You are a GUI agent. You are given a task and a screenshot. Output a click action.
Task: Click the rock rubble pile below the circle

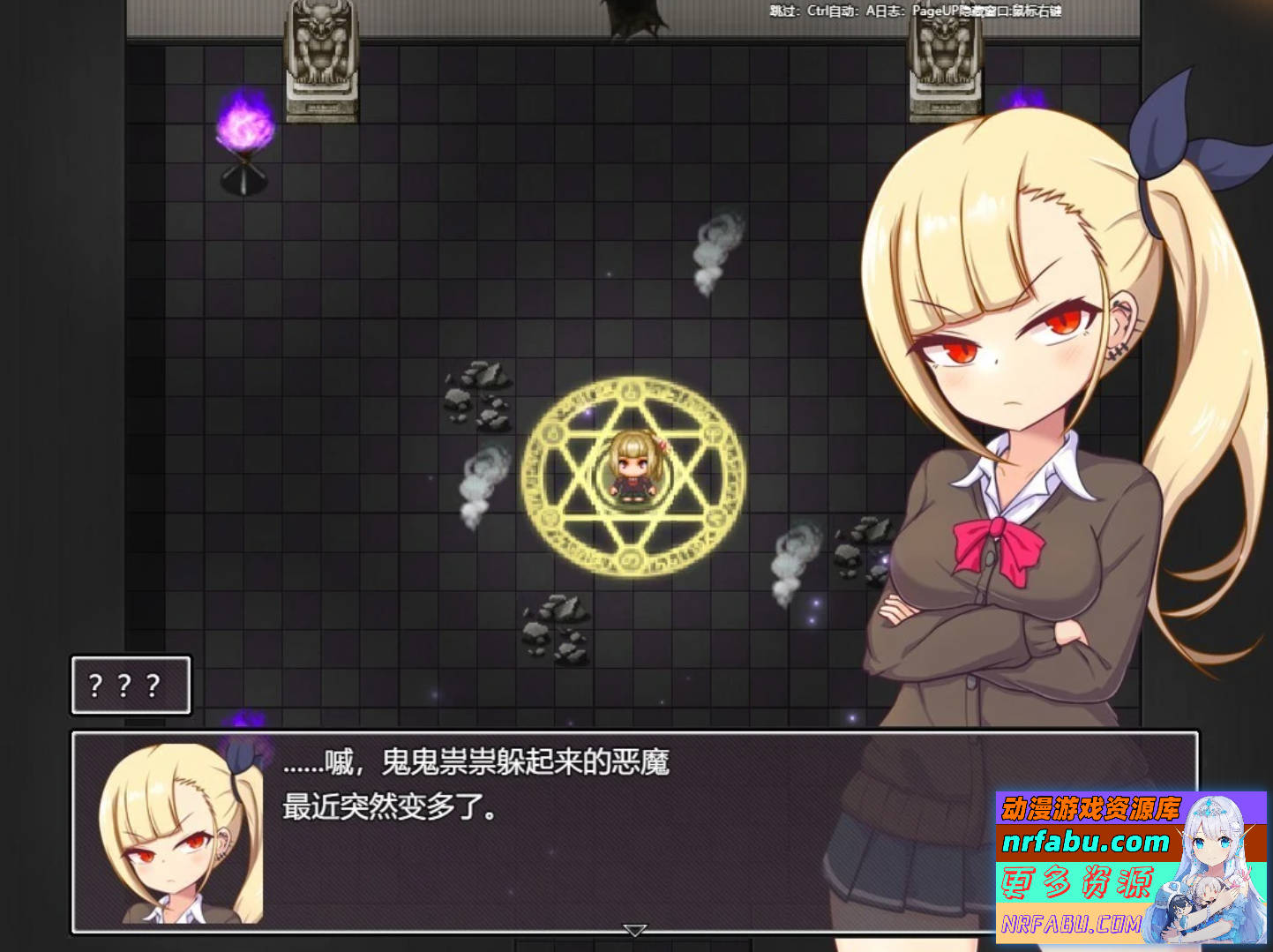coord(556,622)
